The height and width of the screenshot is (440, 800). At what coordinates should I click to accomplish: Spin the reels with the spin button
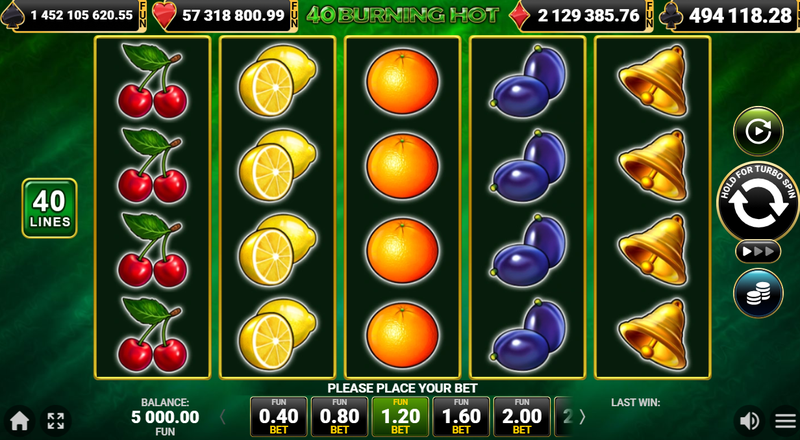(x=757, y=202)
